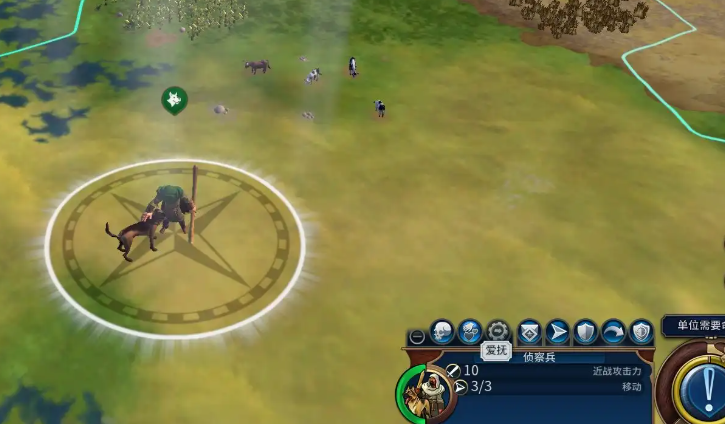Viewport: 725px width, 424px height.
Task: Open the chevron promotion action
Action: click(529, 331)
